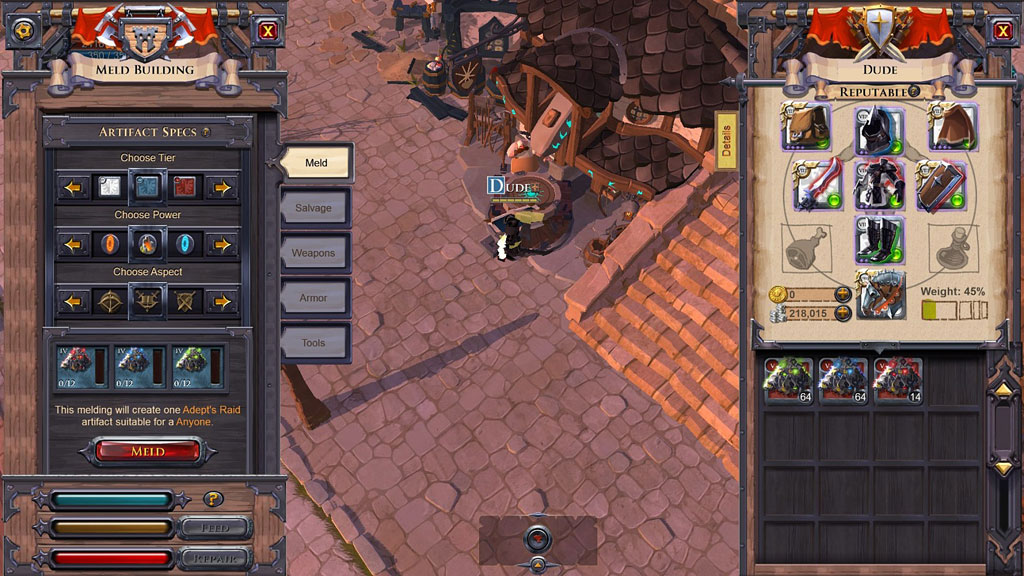Select the equipped black helmet slot

tap(880, 129)
